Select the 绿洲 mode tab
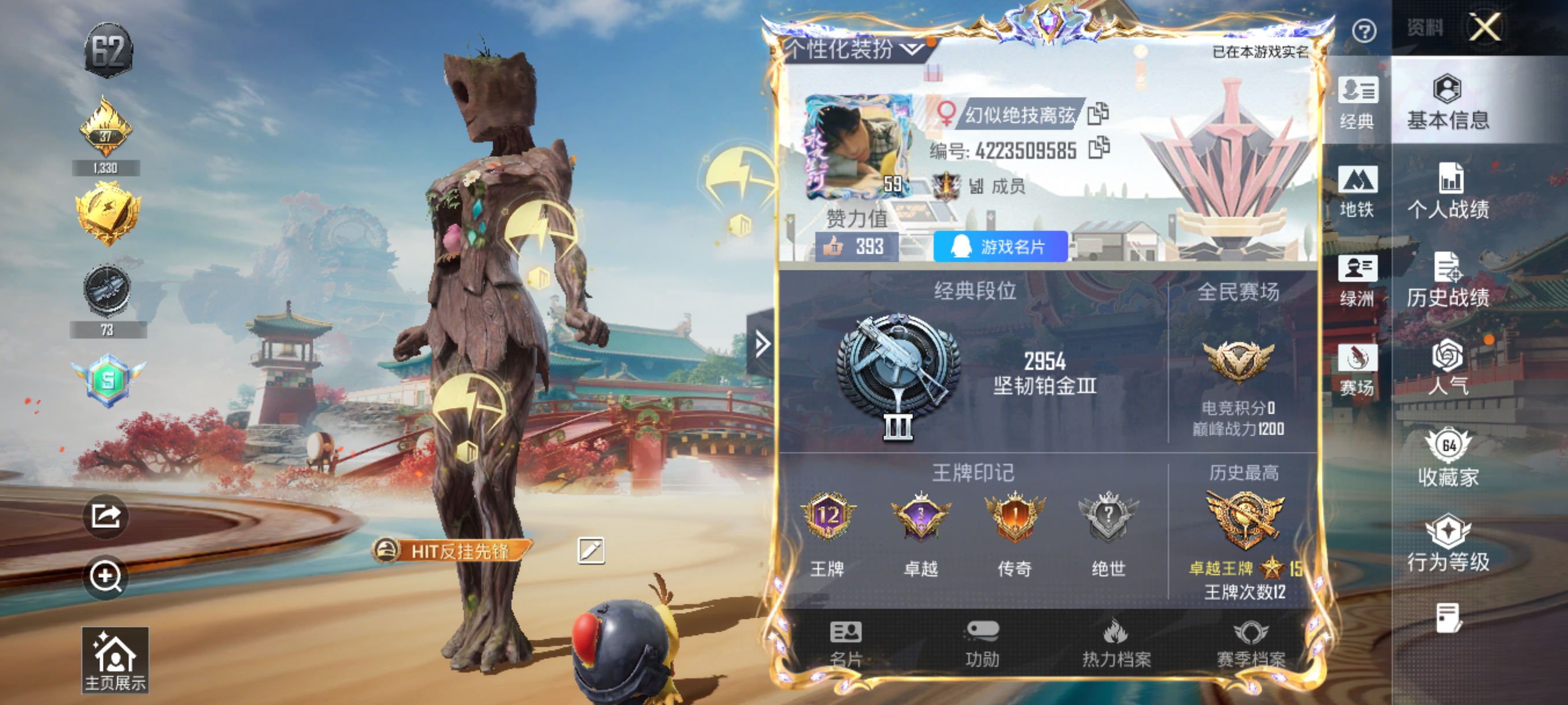This screenshot has width=1568, height=705. tap(1357, 280)
